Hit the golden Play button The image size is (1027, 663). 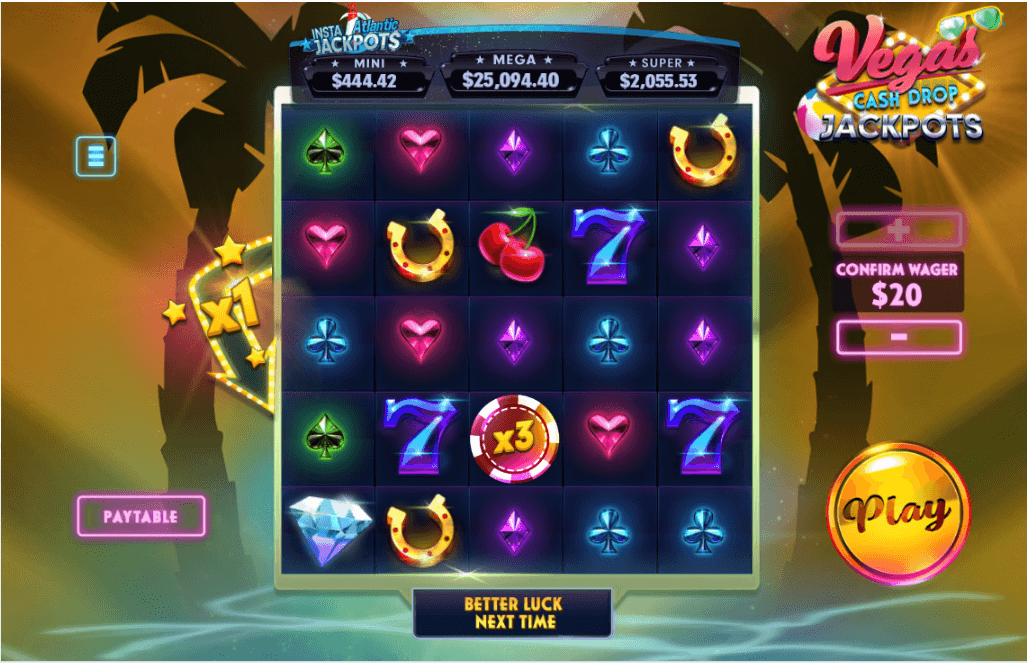click(x=897, y=512)
